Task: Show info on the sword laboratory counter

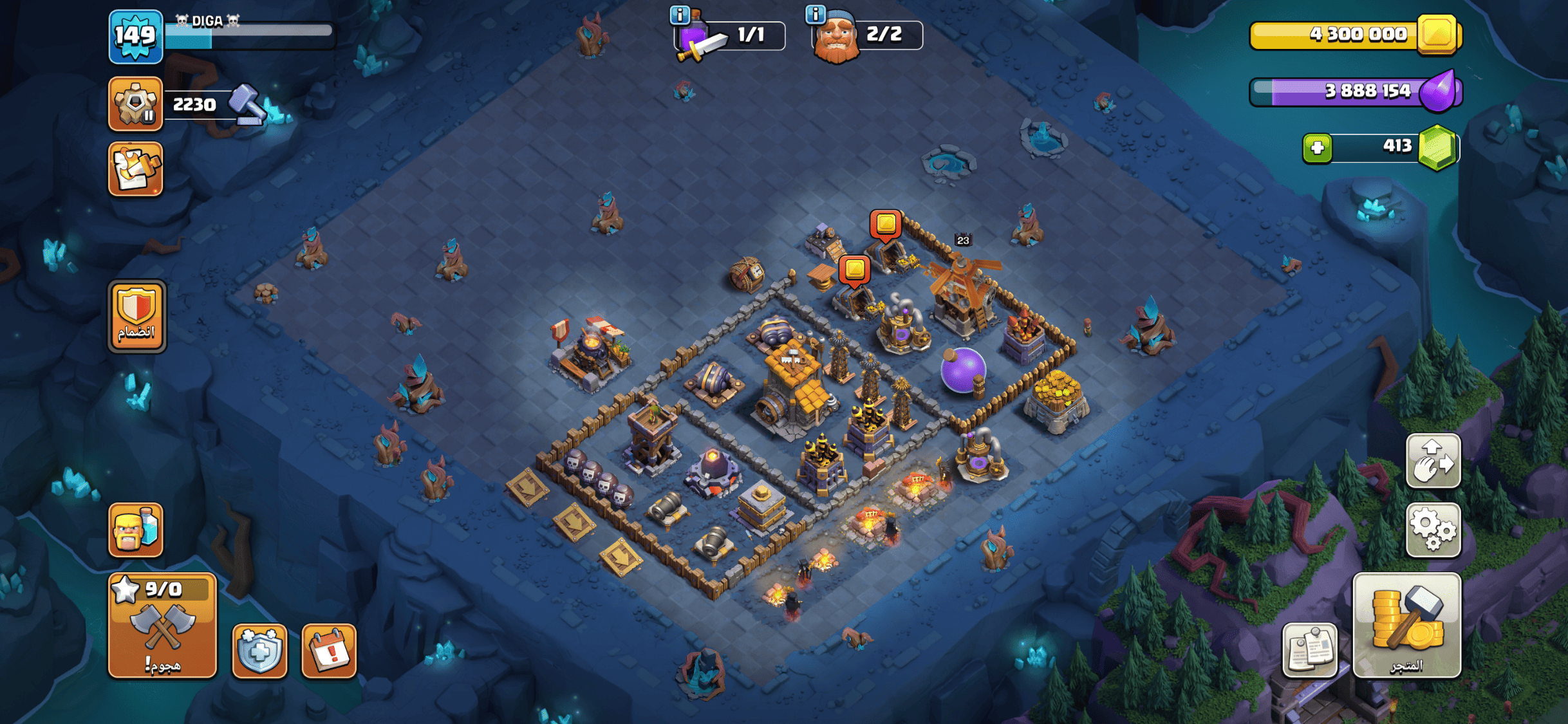Action: pos(680,14)
